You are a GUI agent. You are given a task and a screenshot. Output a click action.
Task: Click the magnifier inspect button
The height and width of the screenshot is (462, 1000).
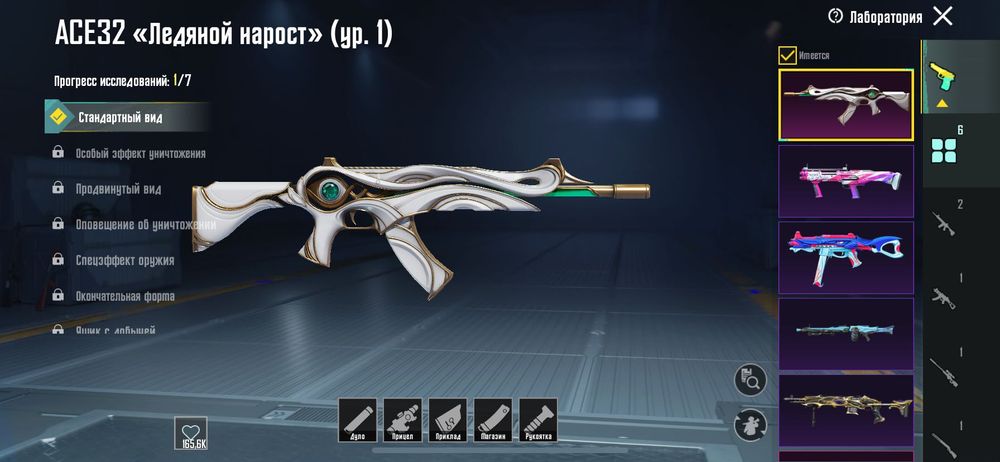749,379
